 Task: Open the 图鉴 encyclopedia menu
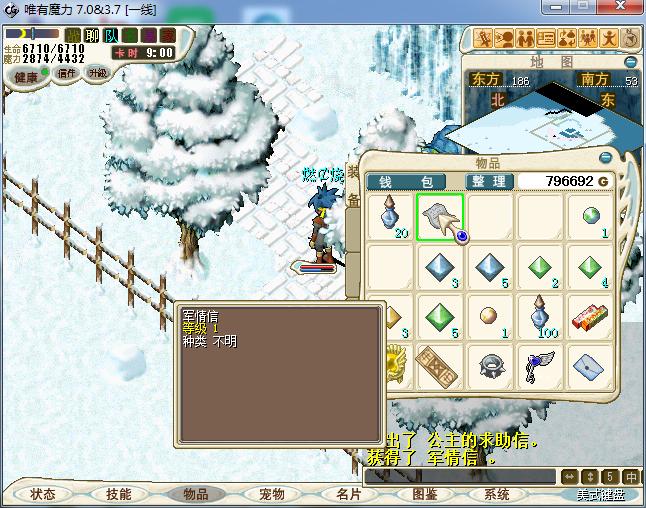423,494
